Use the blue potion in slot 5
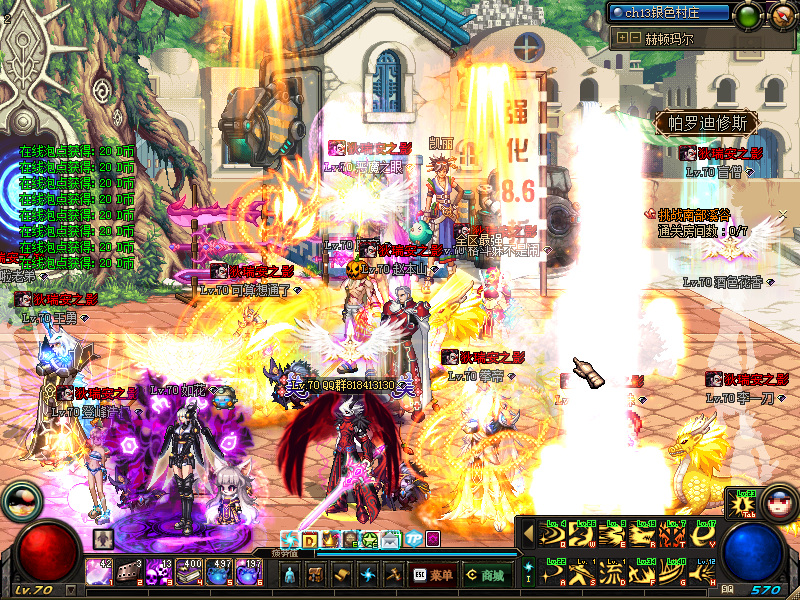The height and width of the screenshot is (600, 800). tap(220, 573)
